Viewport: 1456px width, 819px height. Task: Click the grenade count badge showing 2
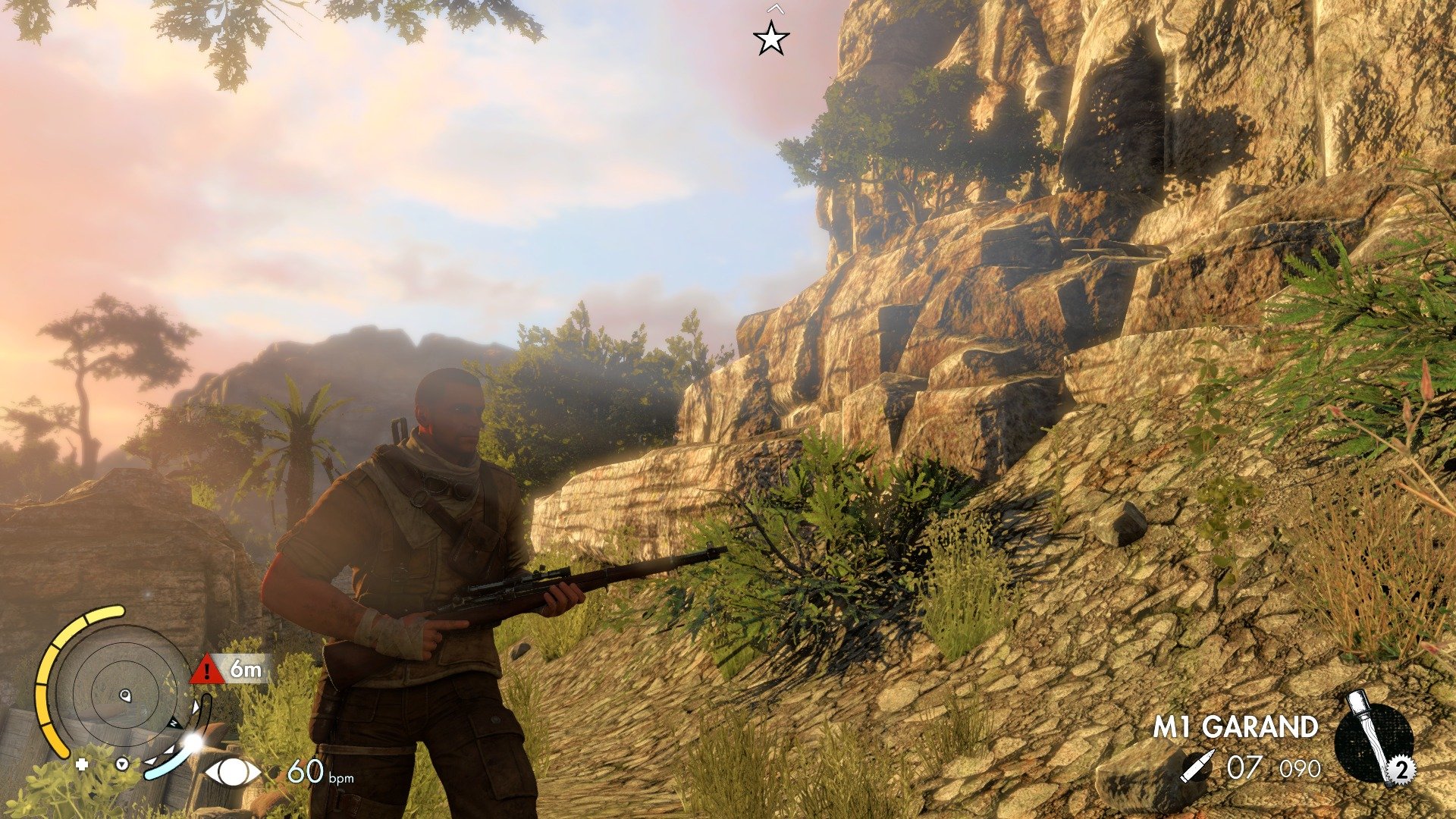coord(1401,772)
